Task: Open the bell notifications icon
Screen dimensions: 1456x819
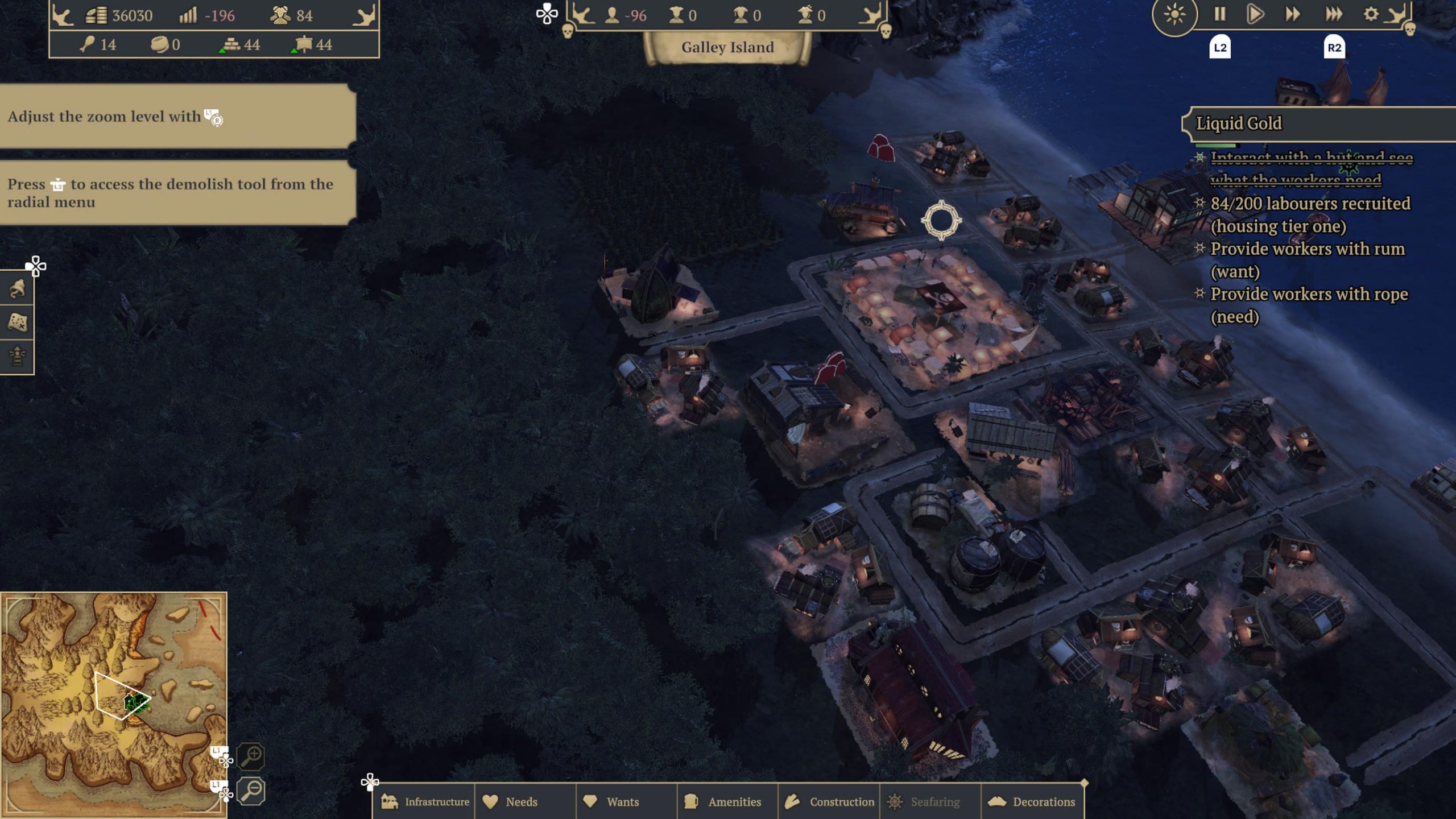Action: click(x=17, y=289)
